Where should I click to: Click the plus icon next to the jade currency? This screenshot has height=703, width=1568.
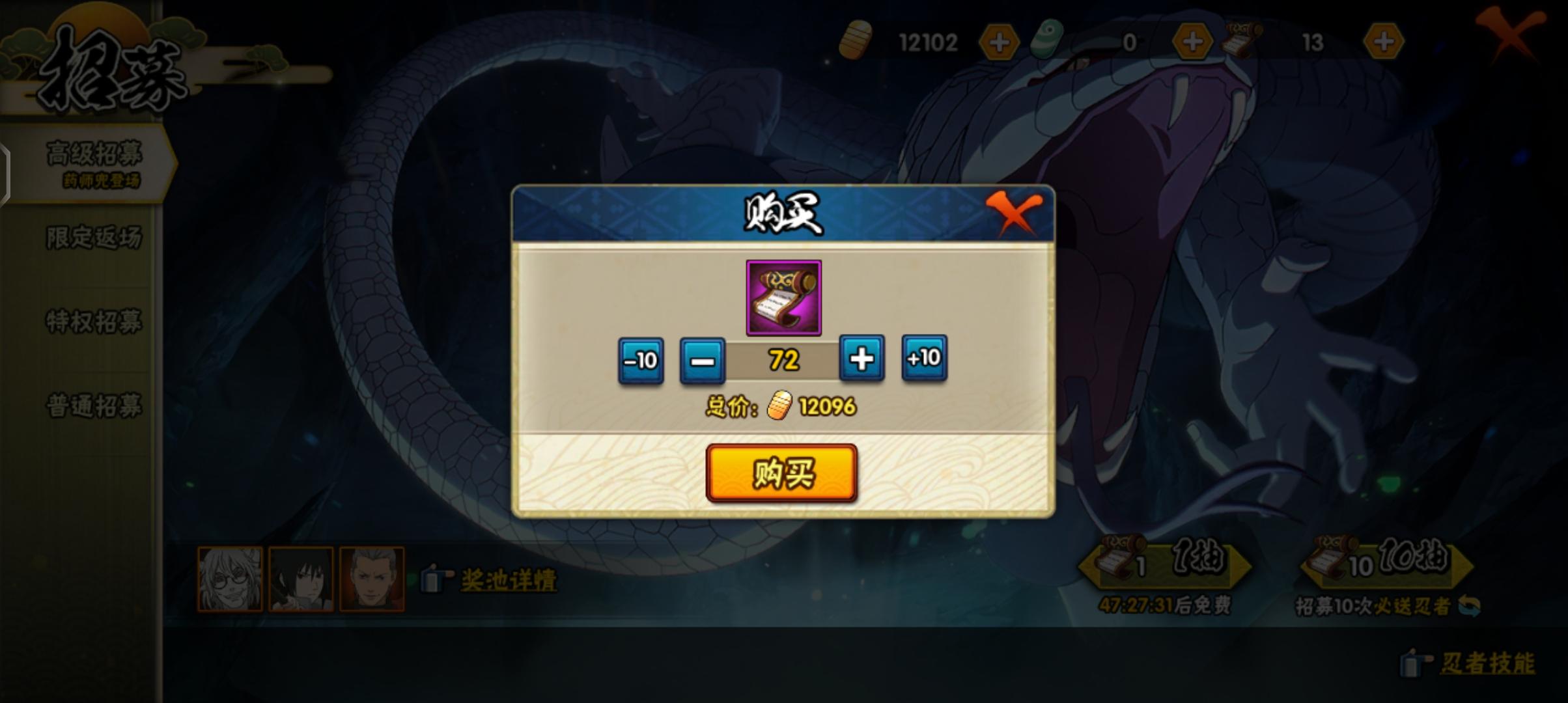click(1194, 40)
